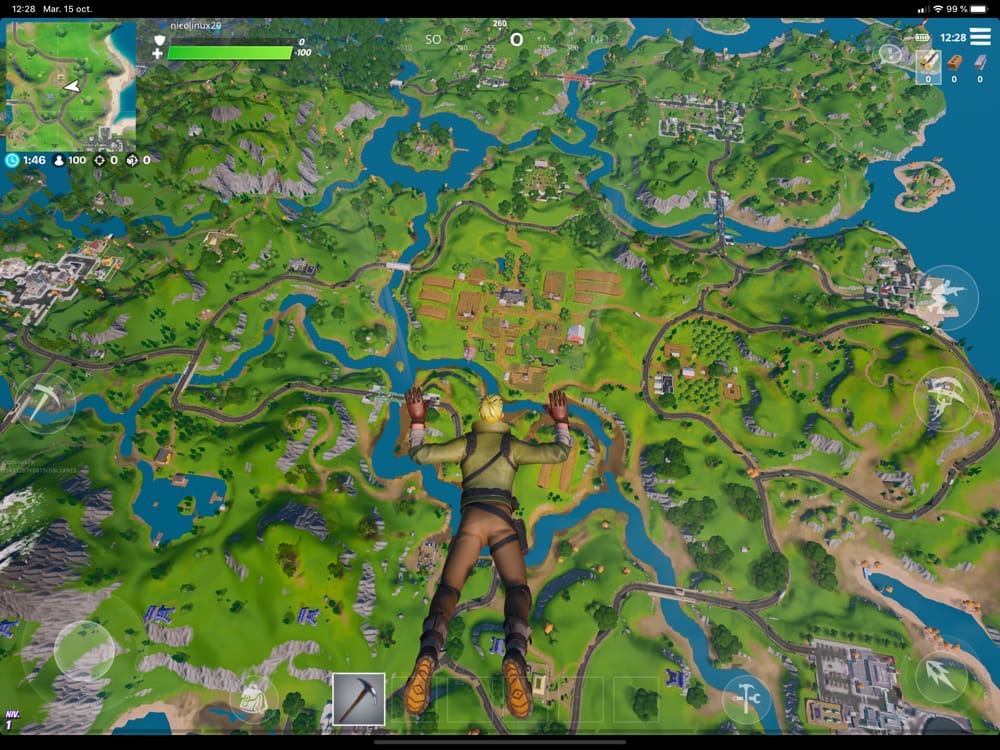The image size is (1000, 750).
Task: Tap the skydiving figure button
Action: coord(946,298)
